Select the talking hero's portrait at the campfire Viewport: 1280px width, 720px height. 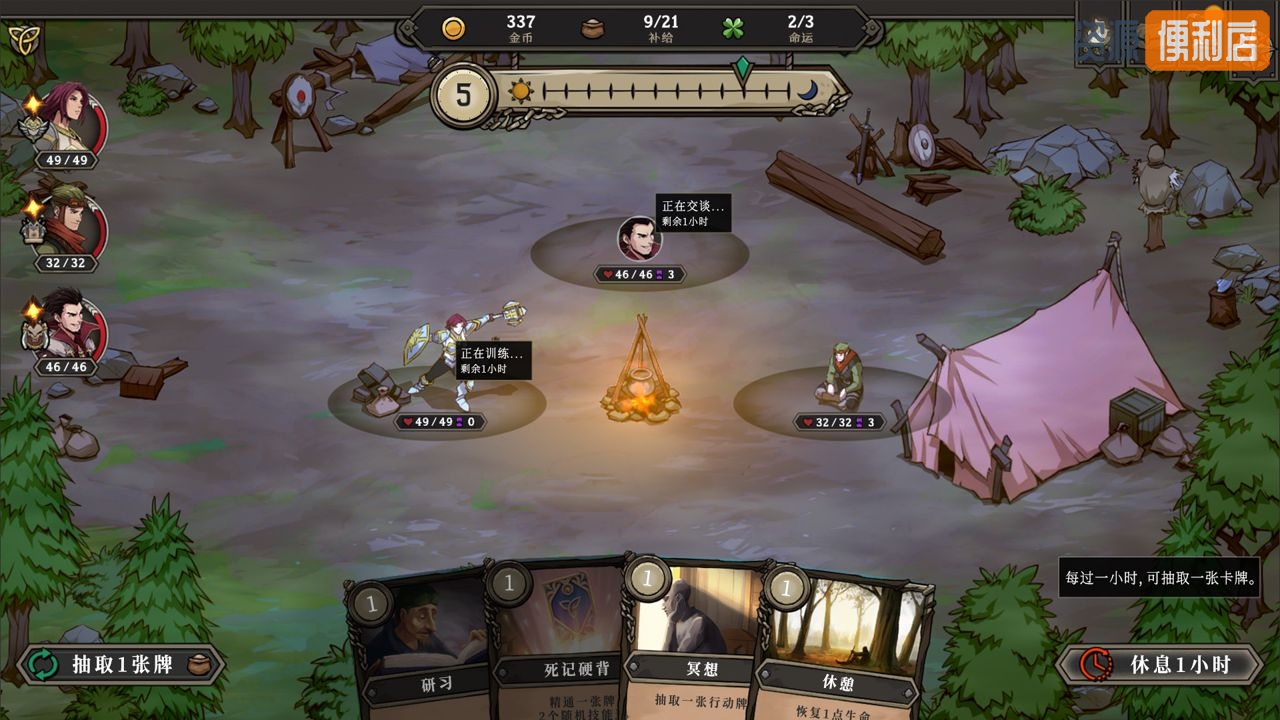coord(639,239)
